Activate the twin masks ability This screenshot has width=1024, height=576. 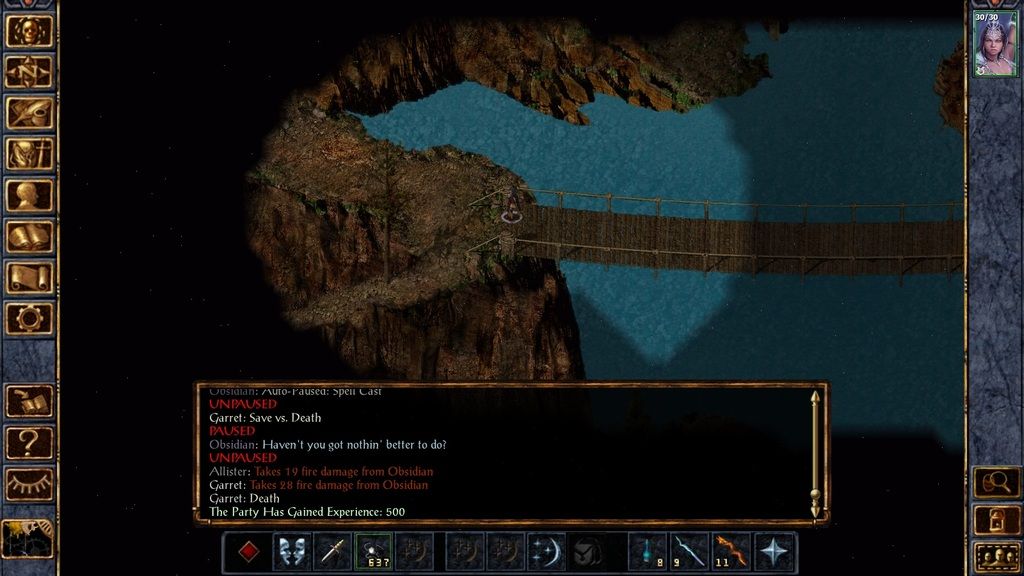tap(293, 552)
